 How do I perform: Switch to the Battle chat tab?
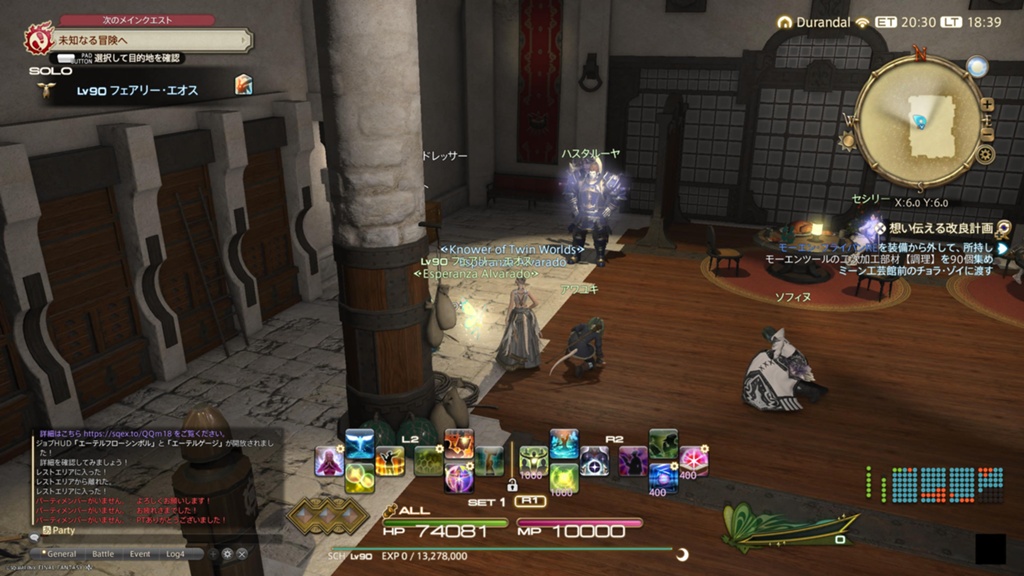pos(103,553)
